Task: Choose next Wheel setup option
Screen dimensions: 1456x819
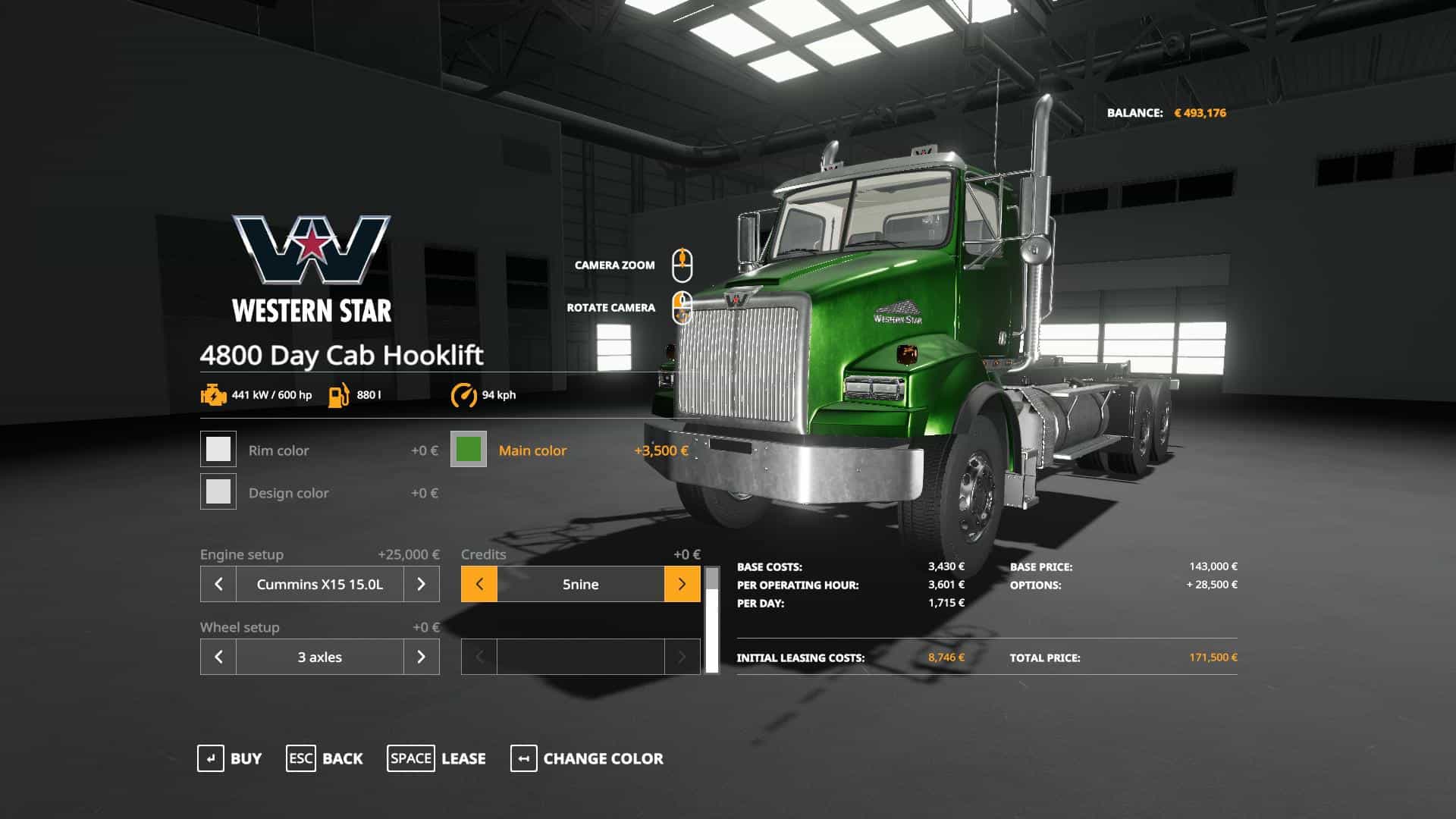Action: (422, 657)
